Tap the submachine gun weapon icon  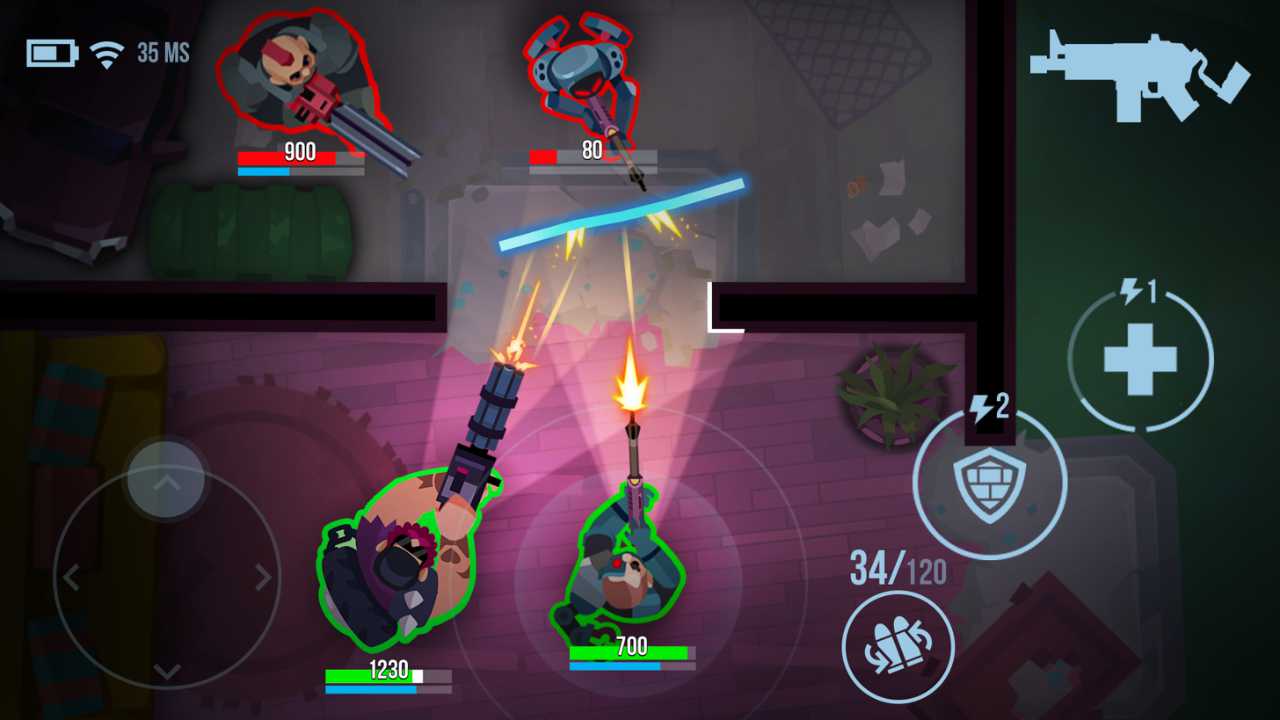(x=1138, y=76)
